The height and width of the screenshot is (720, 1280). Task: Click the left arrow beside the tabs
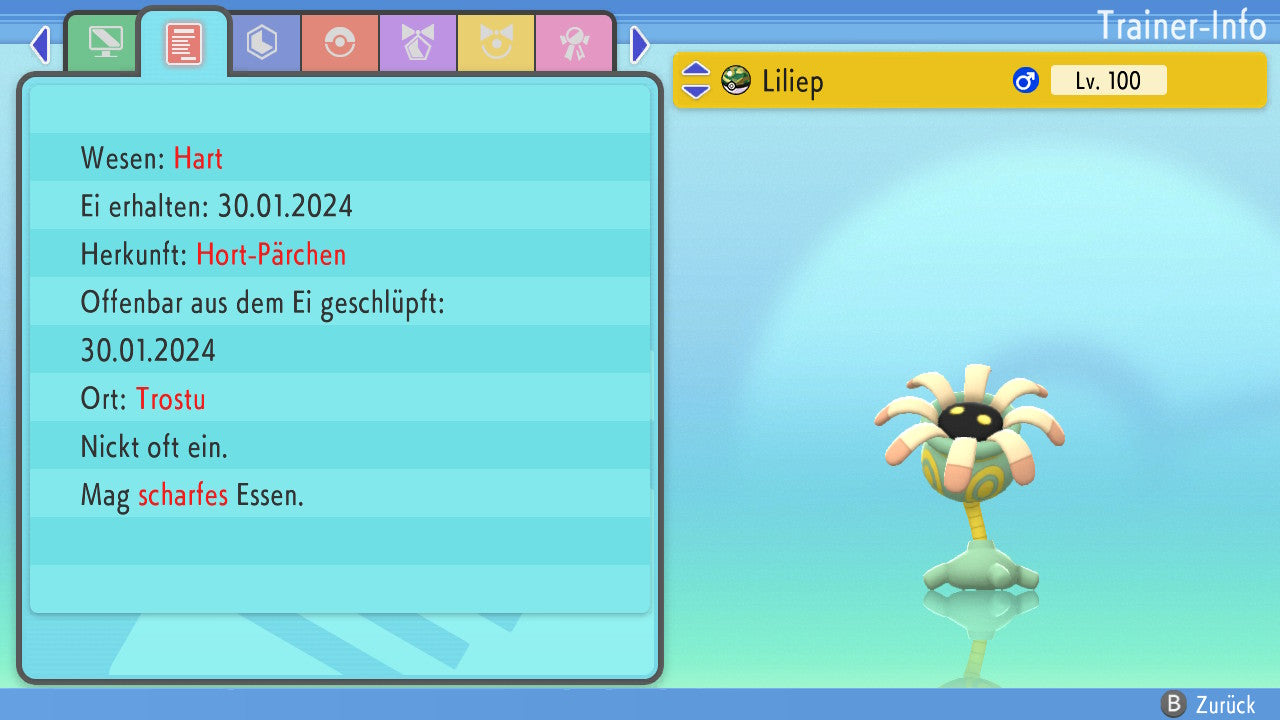[x=40, y=44]
